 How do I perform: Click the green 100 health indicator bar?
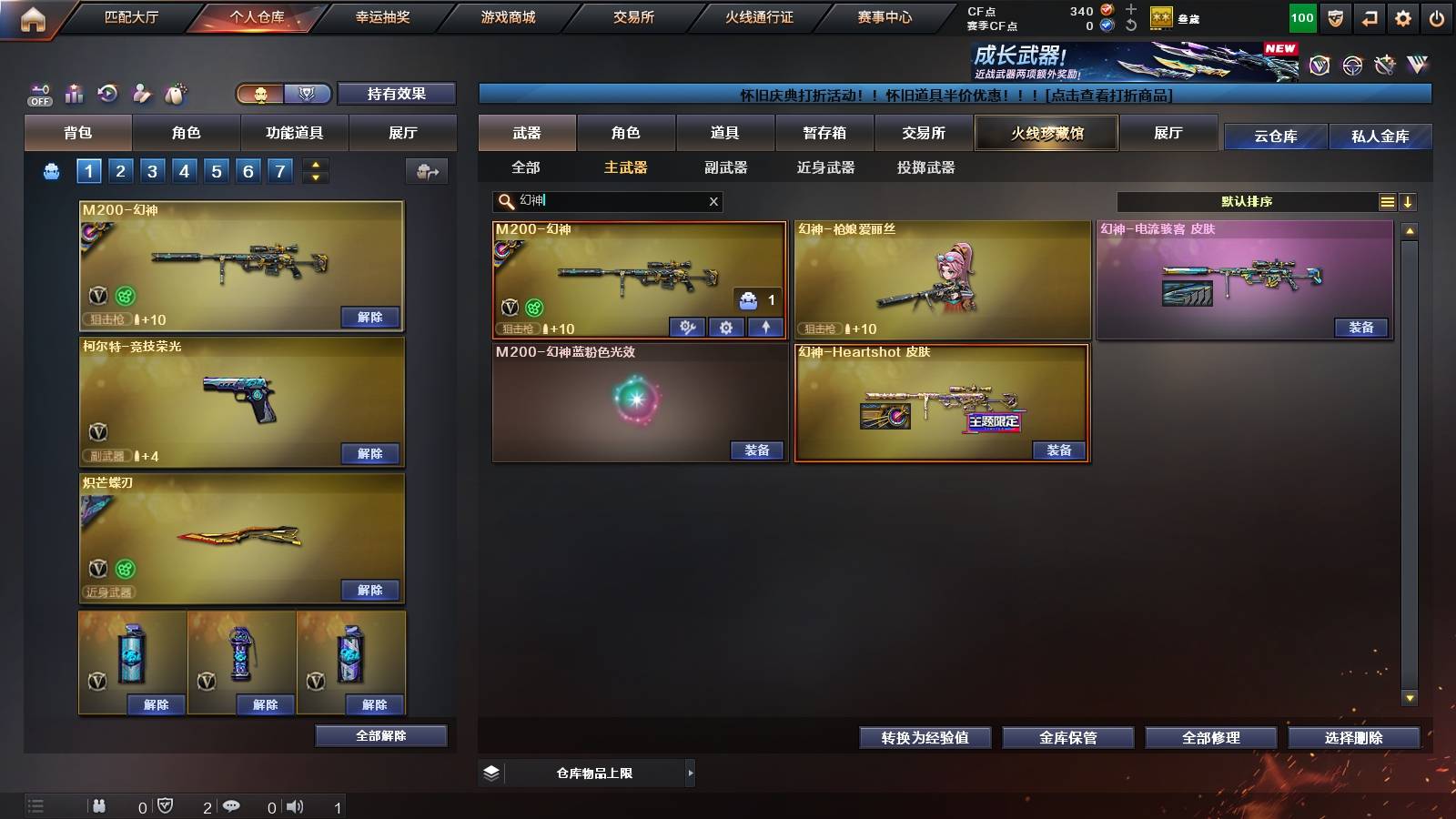click(1301, 16)
